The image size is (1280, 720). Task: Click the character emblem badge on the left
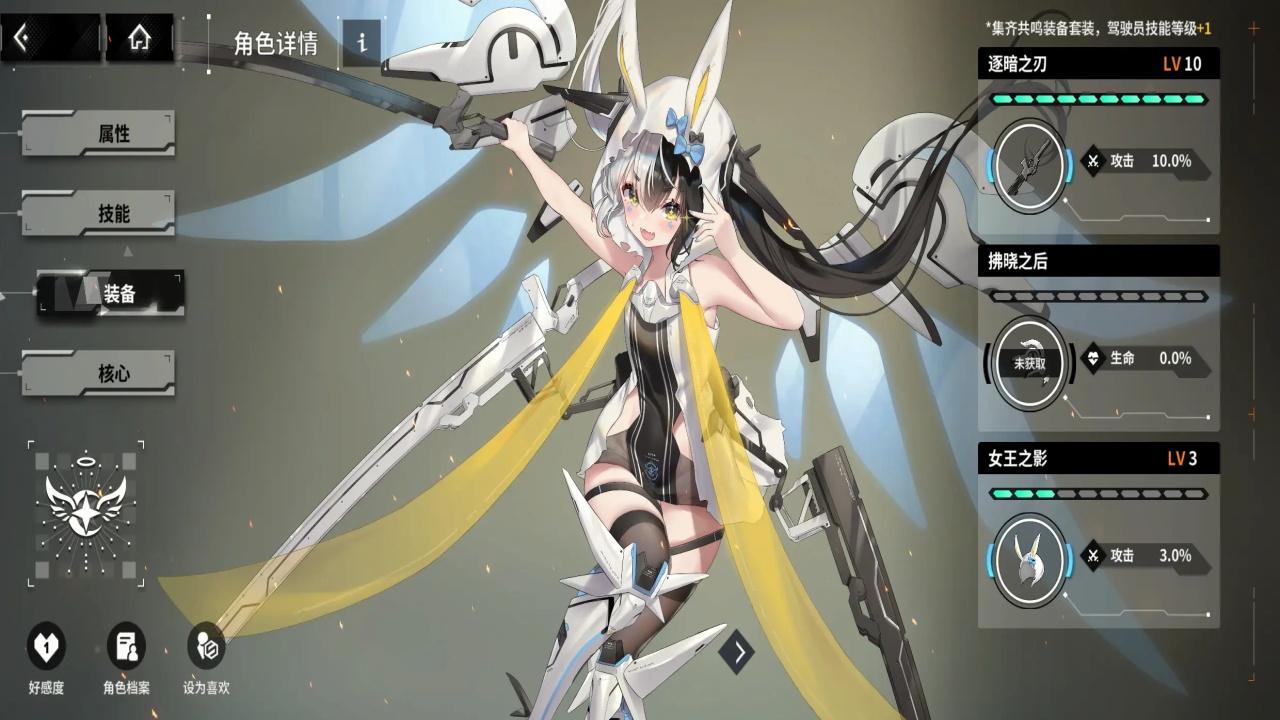(x=87, y=512)
